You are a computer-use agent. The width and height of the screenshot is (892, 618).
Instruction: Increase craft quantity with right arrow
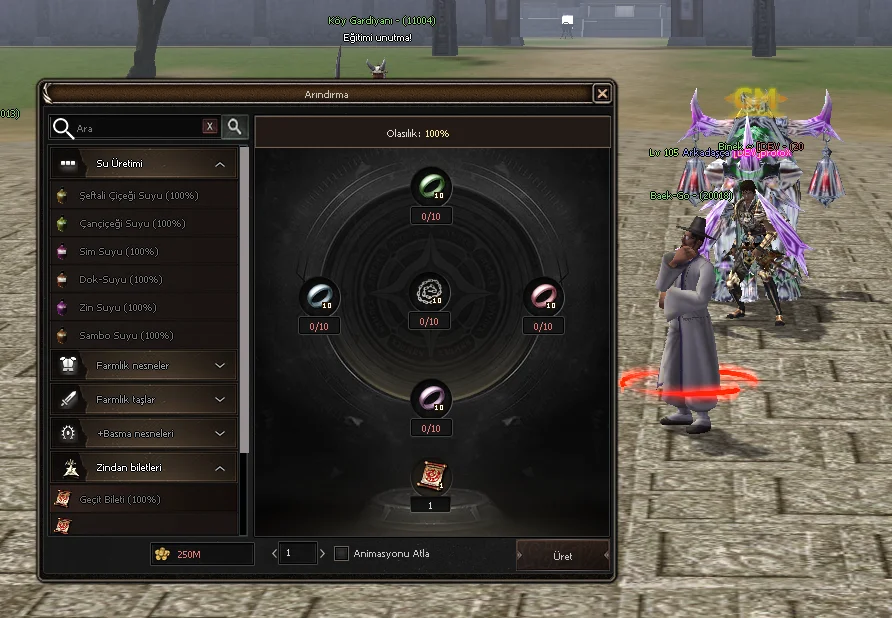coord(322,553)
